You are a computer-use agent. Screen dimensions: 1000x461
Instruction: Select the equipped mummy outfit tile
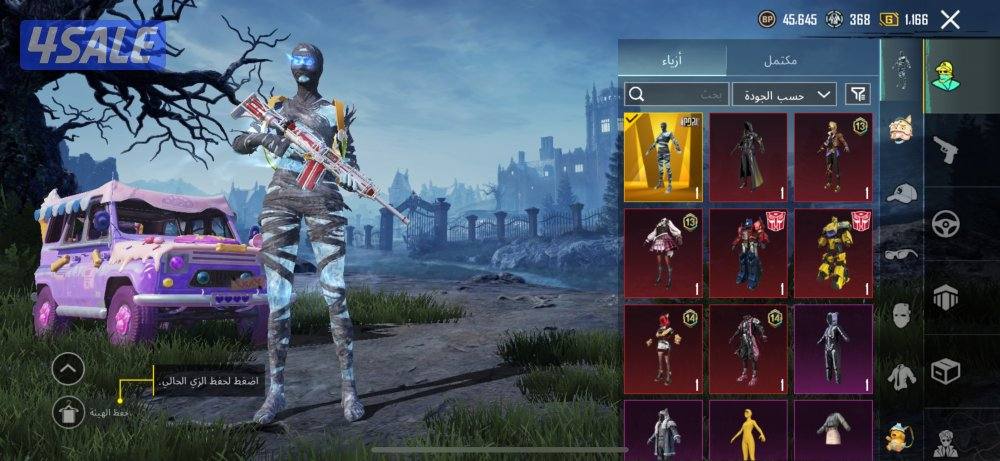663,156
